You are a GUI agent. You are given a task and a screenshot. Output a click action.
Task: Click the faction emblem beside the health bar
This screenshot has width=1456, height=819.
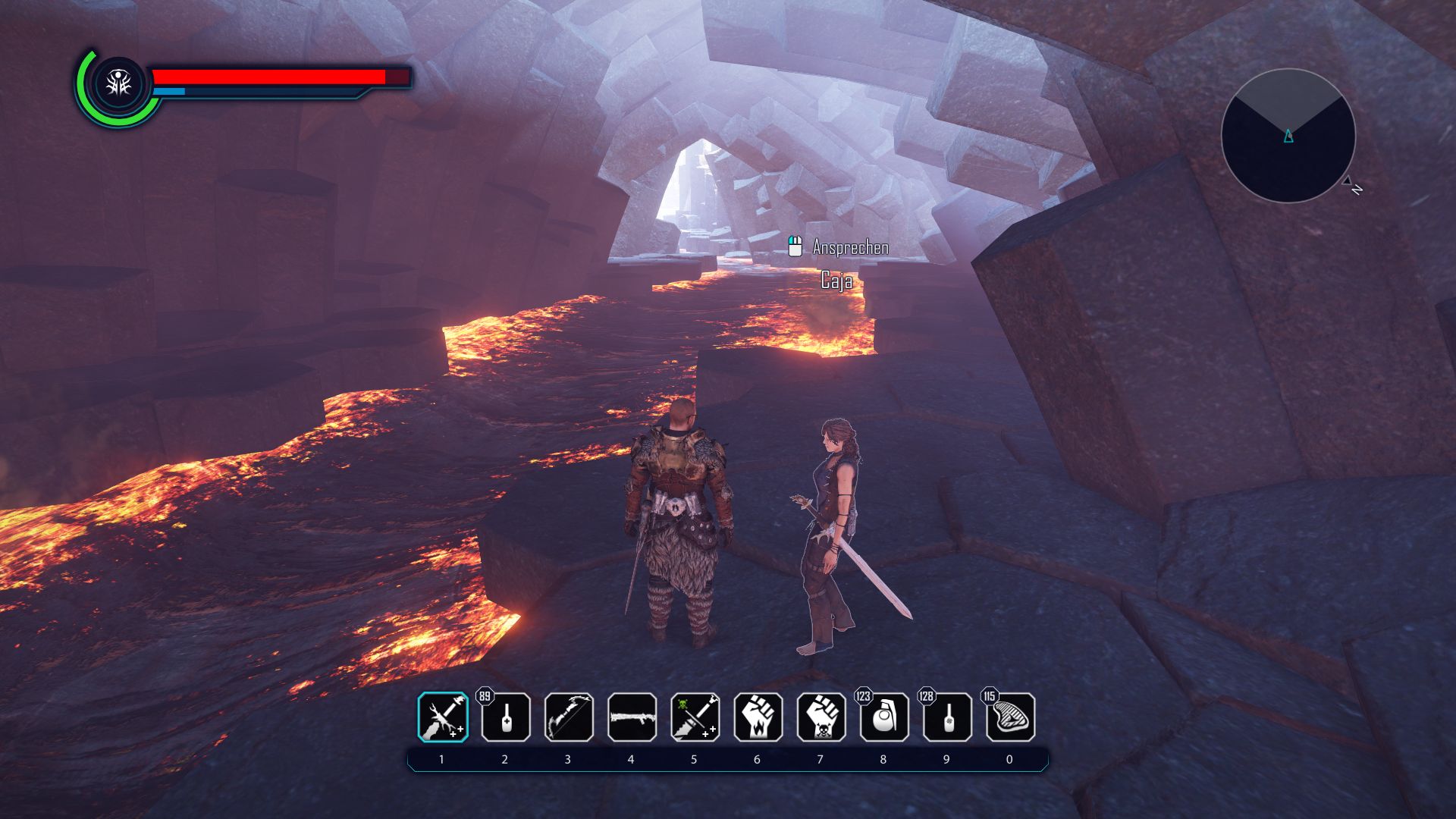tap(118, 84)
